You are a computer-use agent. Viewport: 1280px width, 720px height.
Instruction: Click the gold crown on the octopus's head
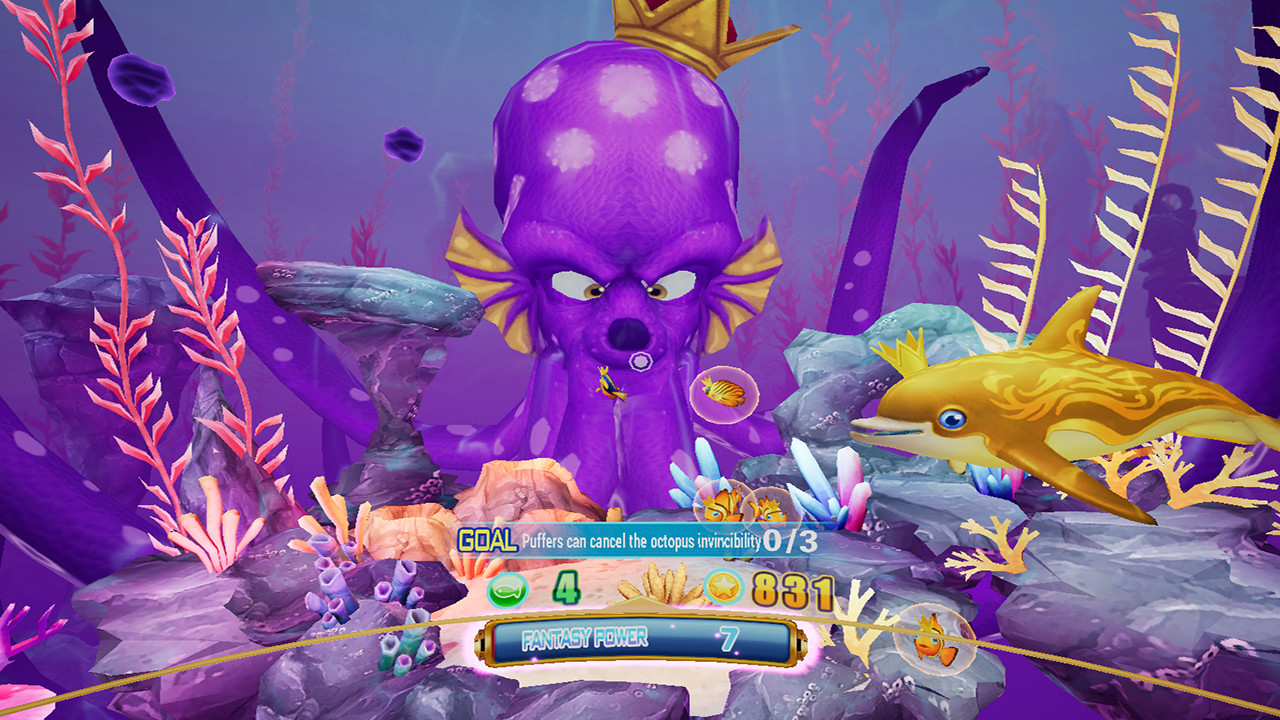tap(690, 30)
